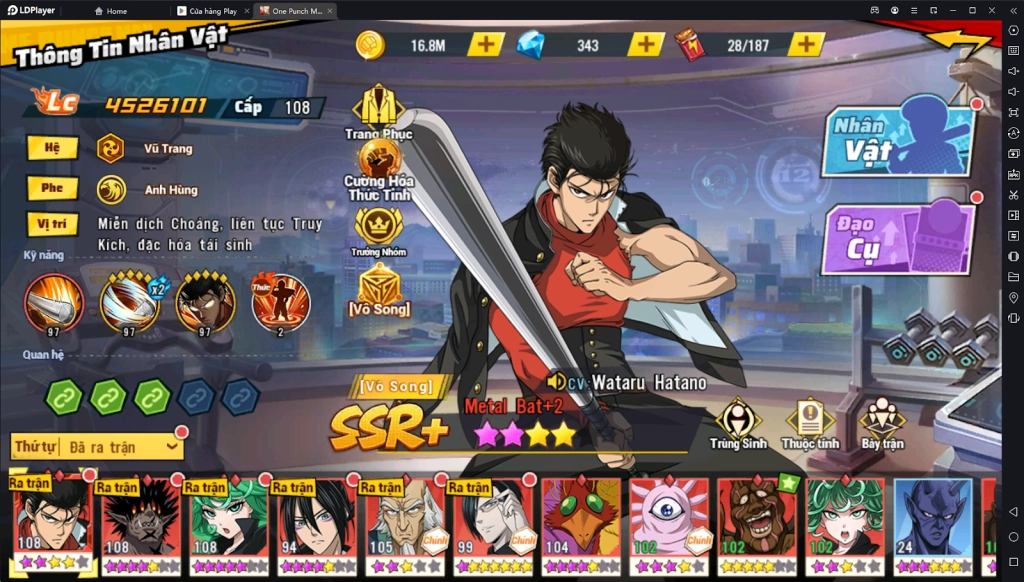Image resolution: width=1024 pixels, height=582 pixels.
Task: Switch to the Đạo Cụ tab
Action: click(x=896, y=240)
